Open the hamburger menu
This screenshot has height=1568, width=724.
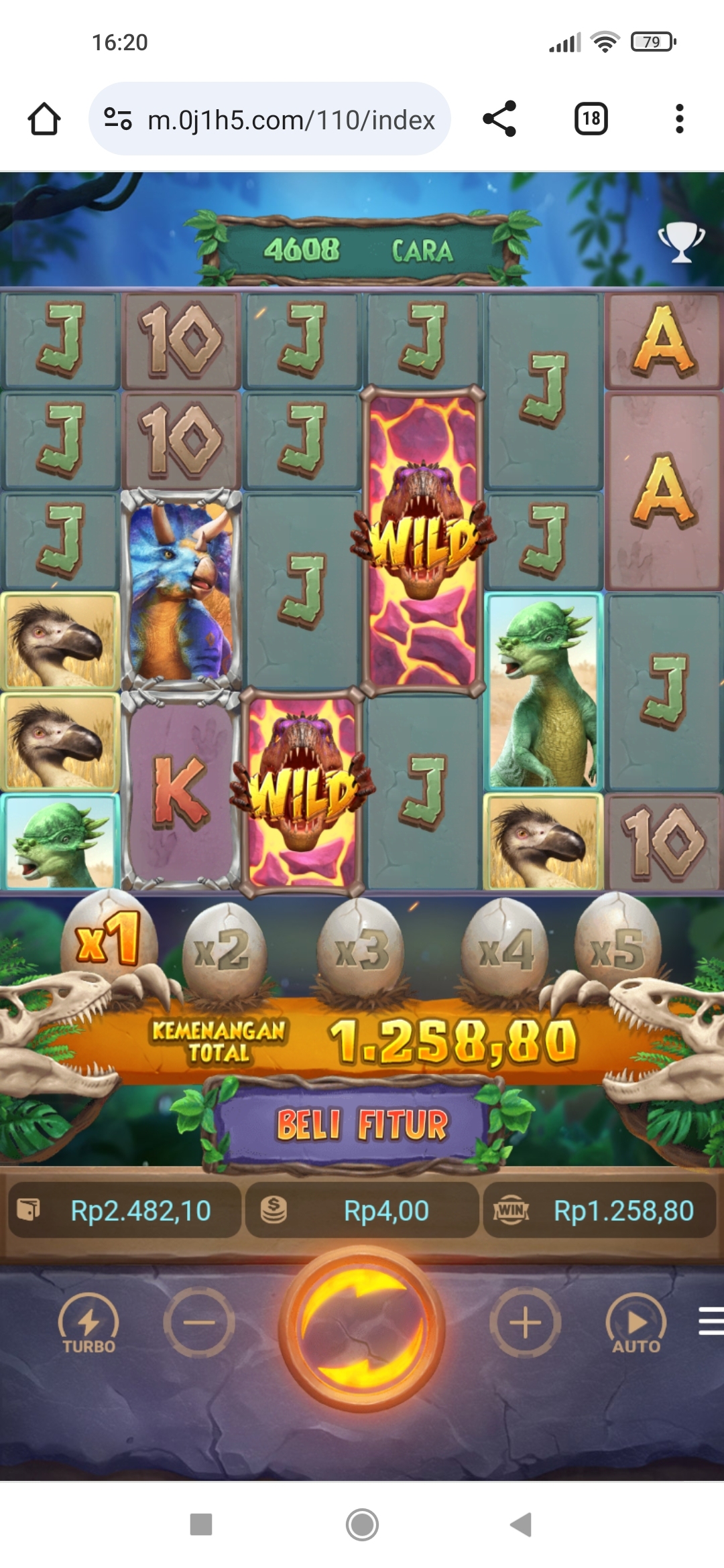[711, 1321]
